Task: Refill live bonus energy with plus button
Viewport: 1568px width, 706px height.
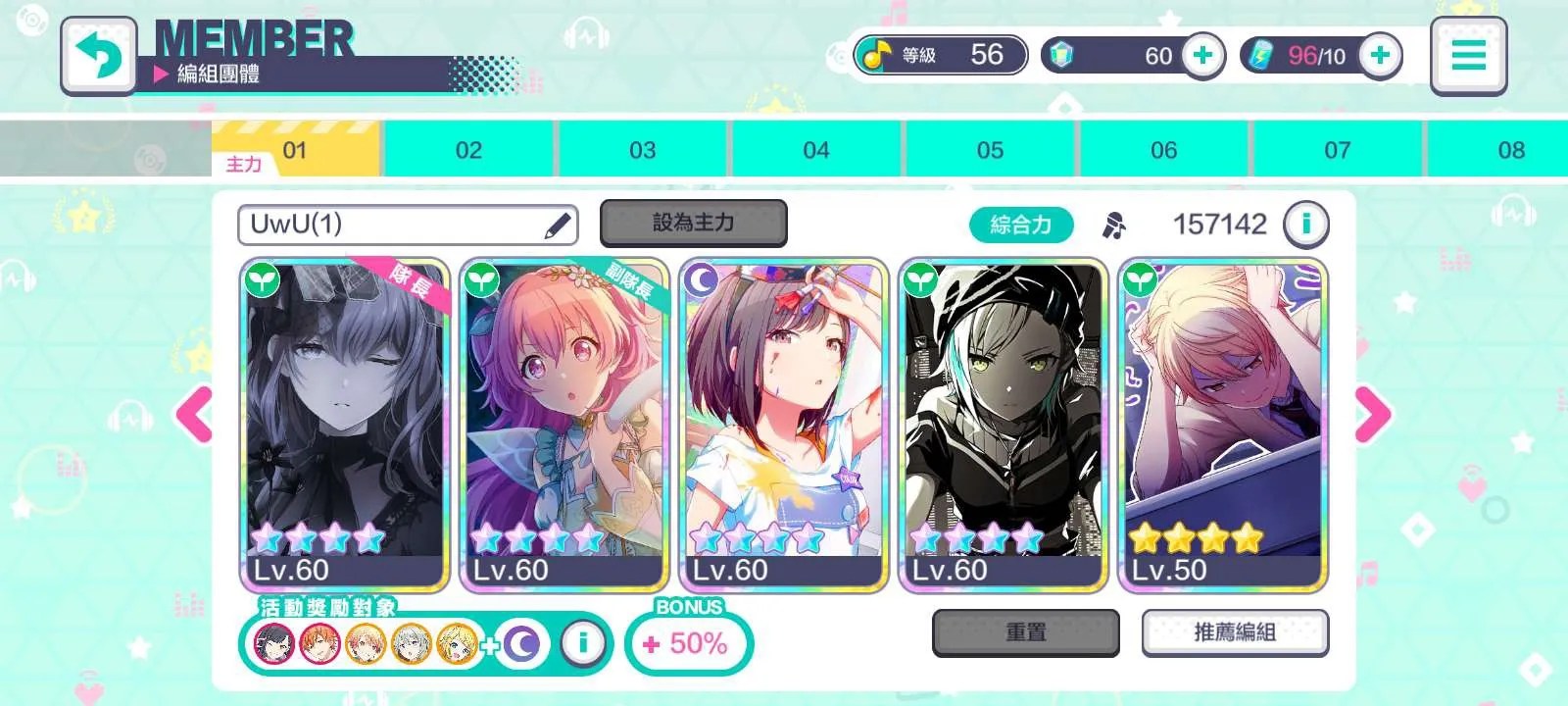Action: pos(1380,55)
